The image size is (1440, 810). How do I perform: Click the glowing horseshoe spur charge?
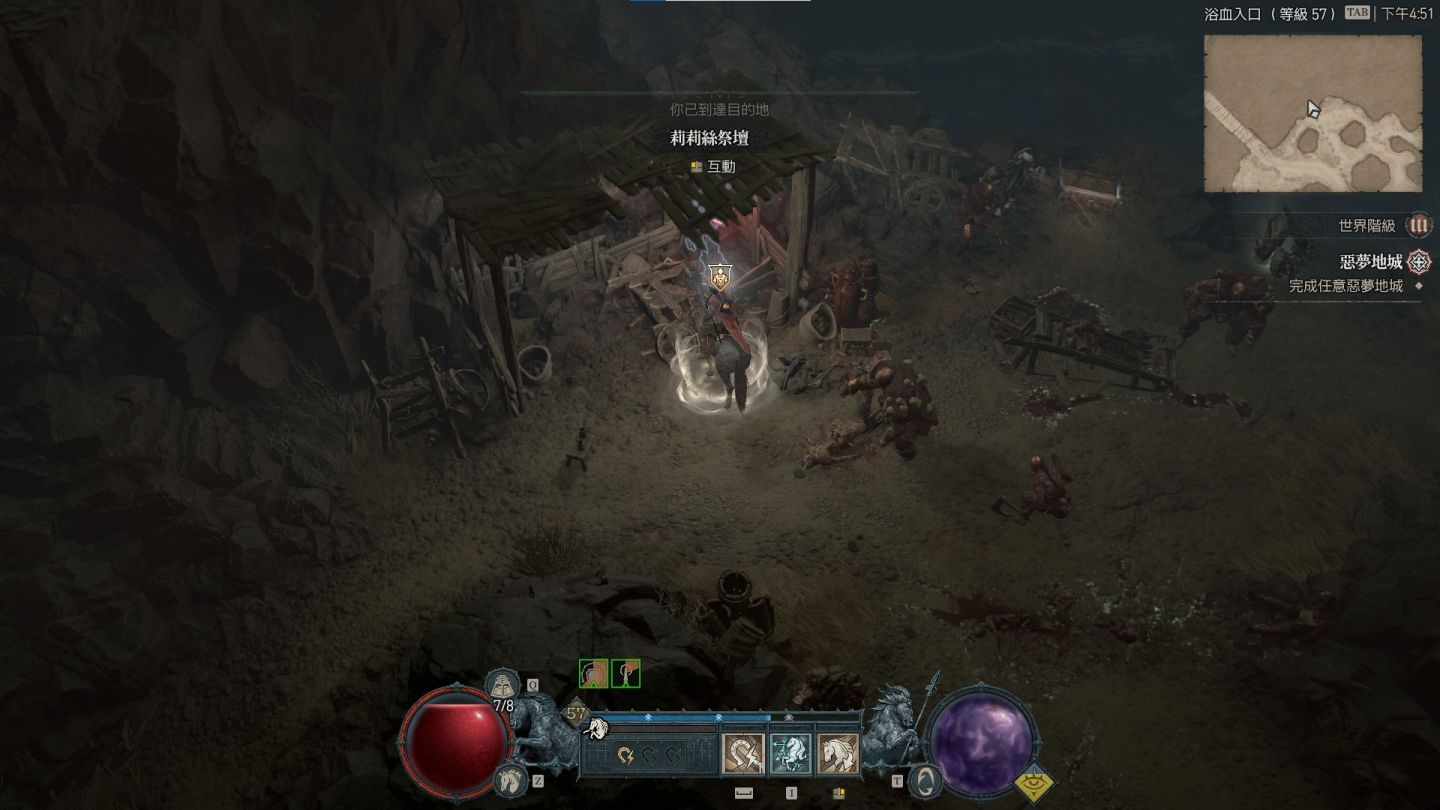click(627, 755)
